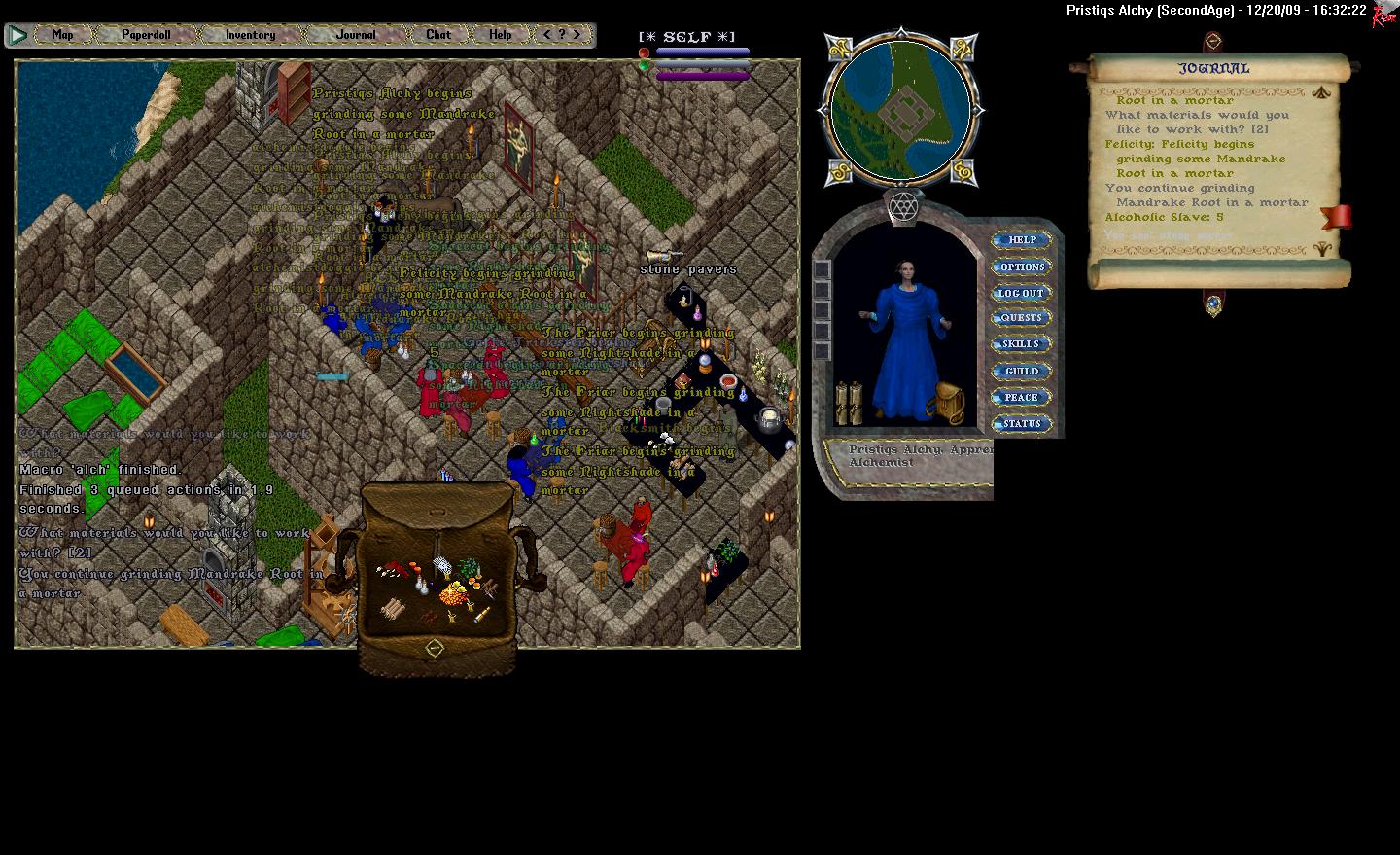
Task: Open the Journal from the menu bar
Action: tap(356, 35)
